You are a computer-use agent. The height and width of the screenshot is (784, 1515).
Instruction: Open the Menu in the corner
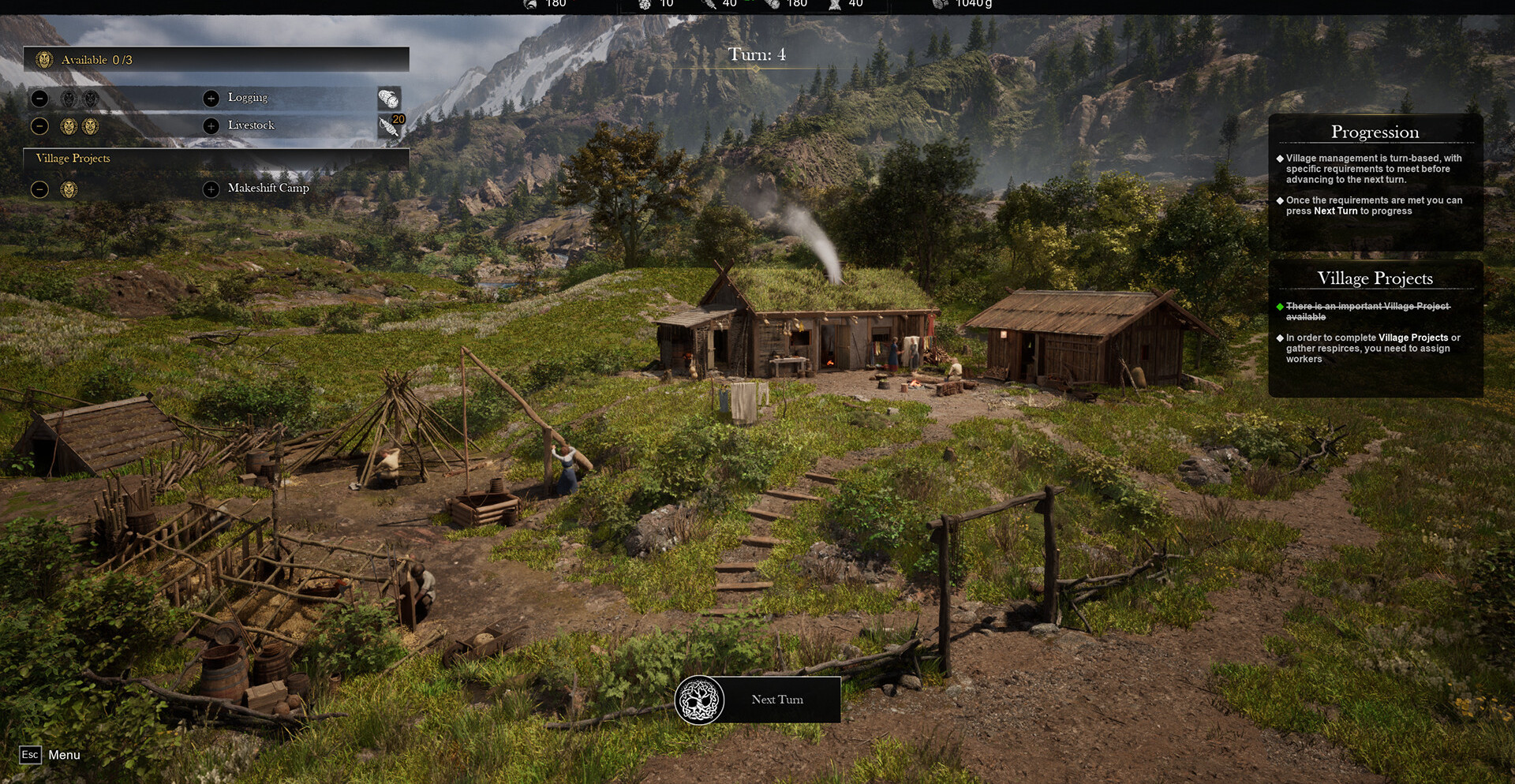pos(50,755)
